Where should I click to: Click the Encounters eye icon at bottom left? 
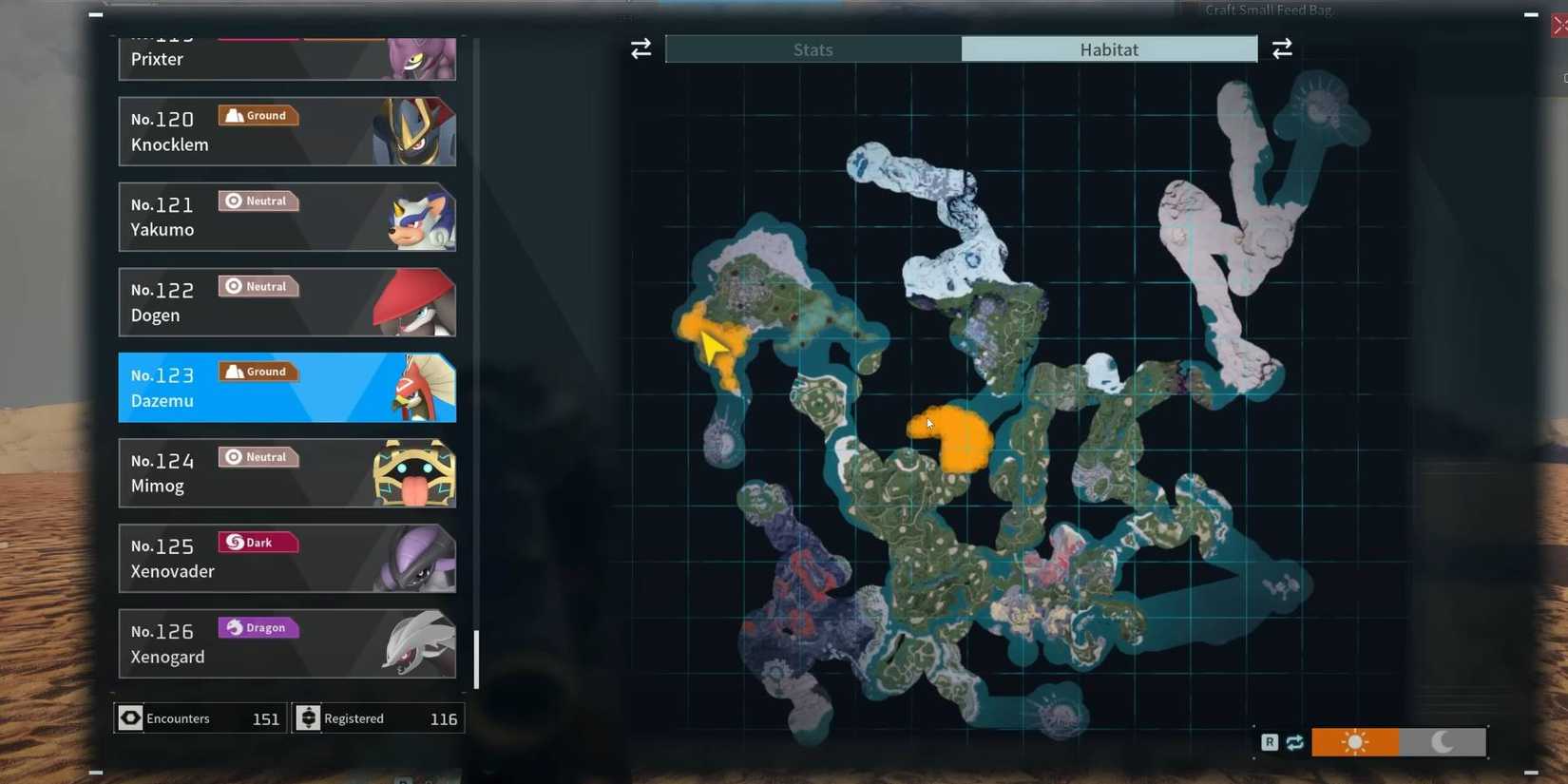coord(130,718)
